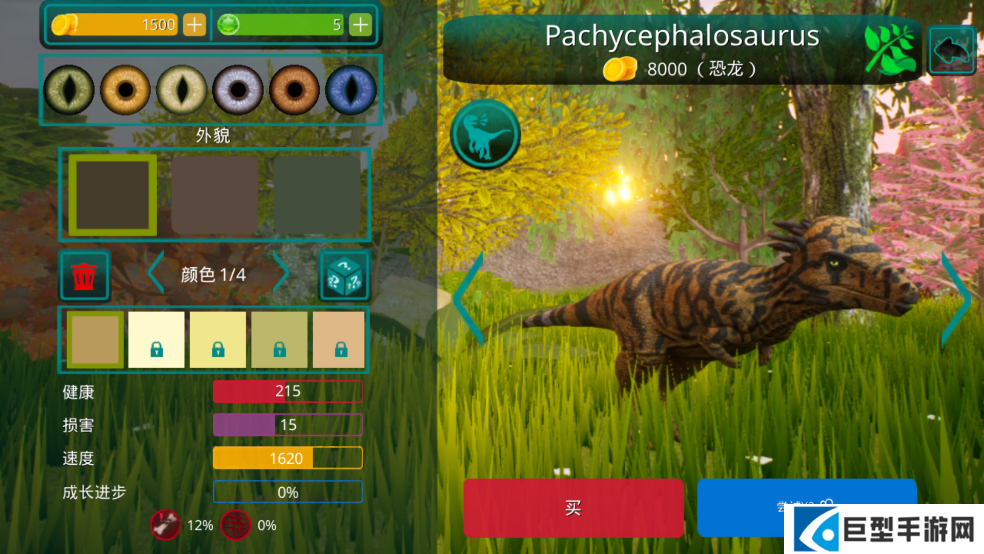Add more gold coins with plus button
Screen dimensions: 984x554
pos(194,25)
